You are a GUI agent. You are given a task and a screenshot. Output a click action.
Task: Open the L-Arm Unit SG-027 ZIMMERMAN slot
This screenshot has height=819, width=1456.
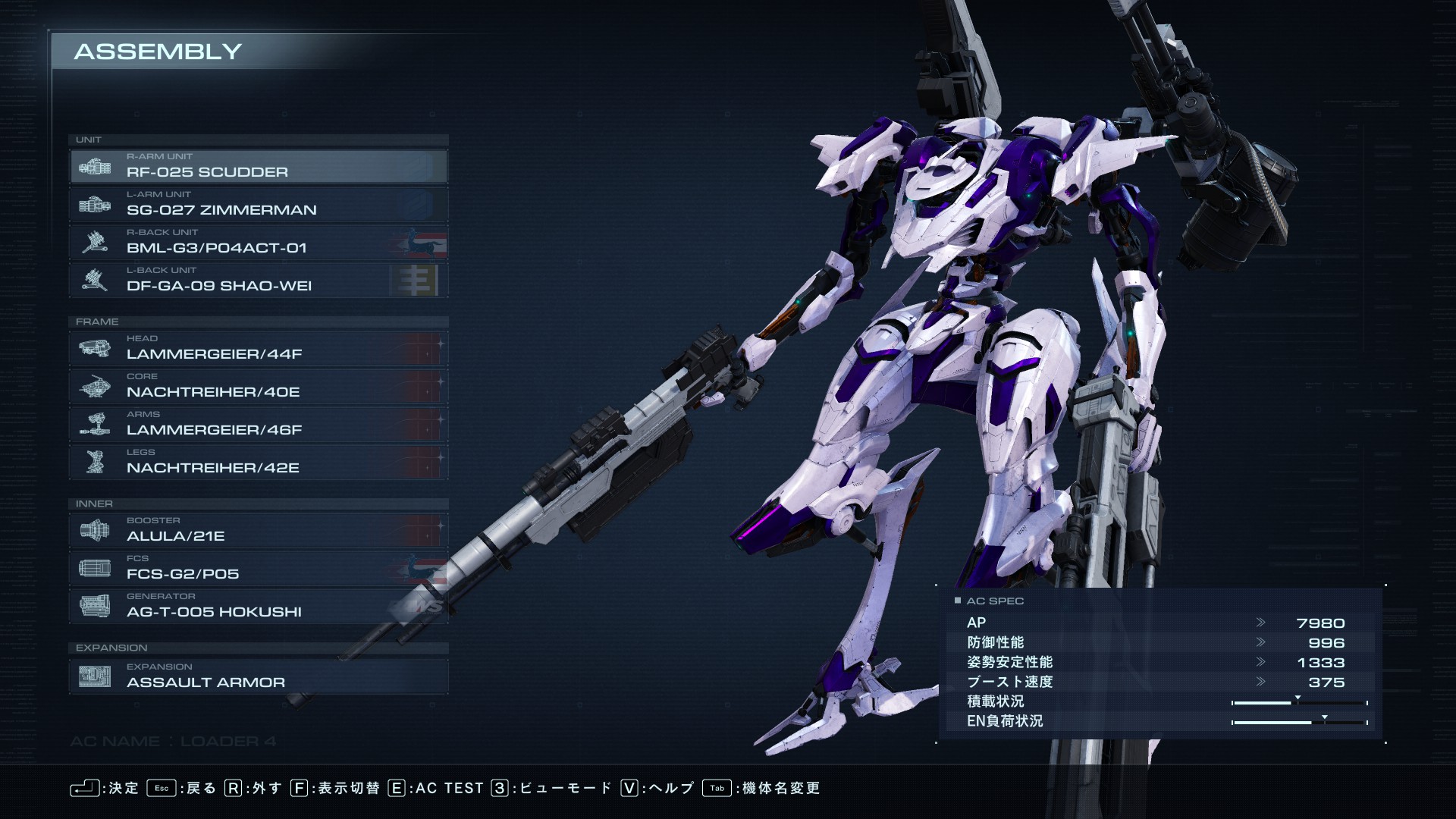click(x=258, y=204)
